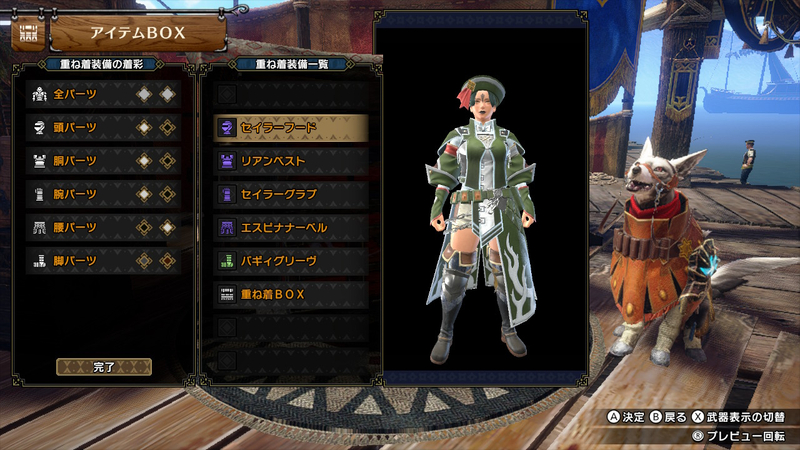Confirm with the 完了 button
This screenshot has height=450, width=800.
[x=104, y=367]
